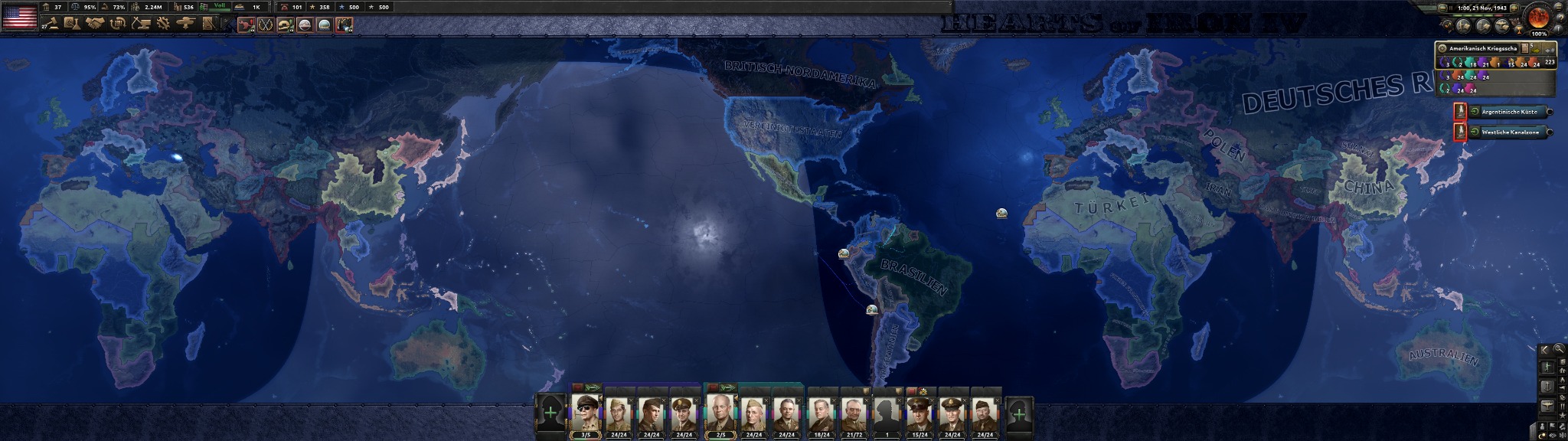Open the Amerikanisch Kriegsschauplatz theater header
This screenshot has width=1568, height=441.
pos(1478,48)
